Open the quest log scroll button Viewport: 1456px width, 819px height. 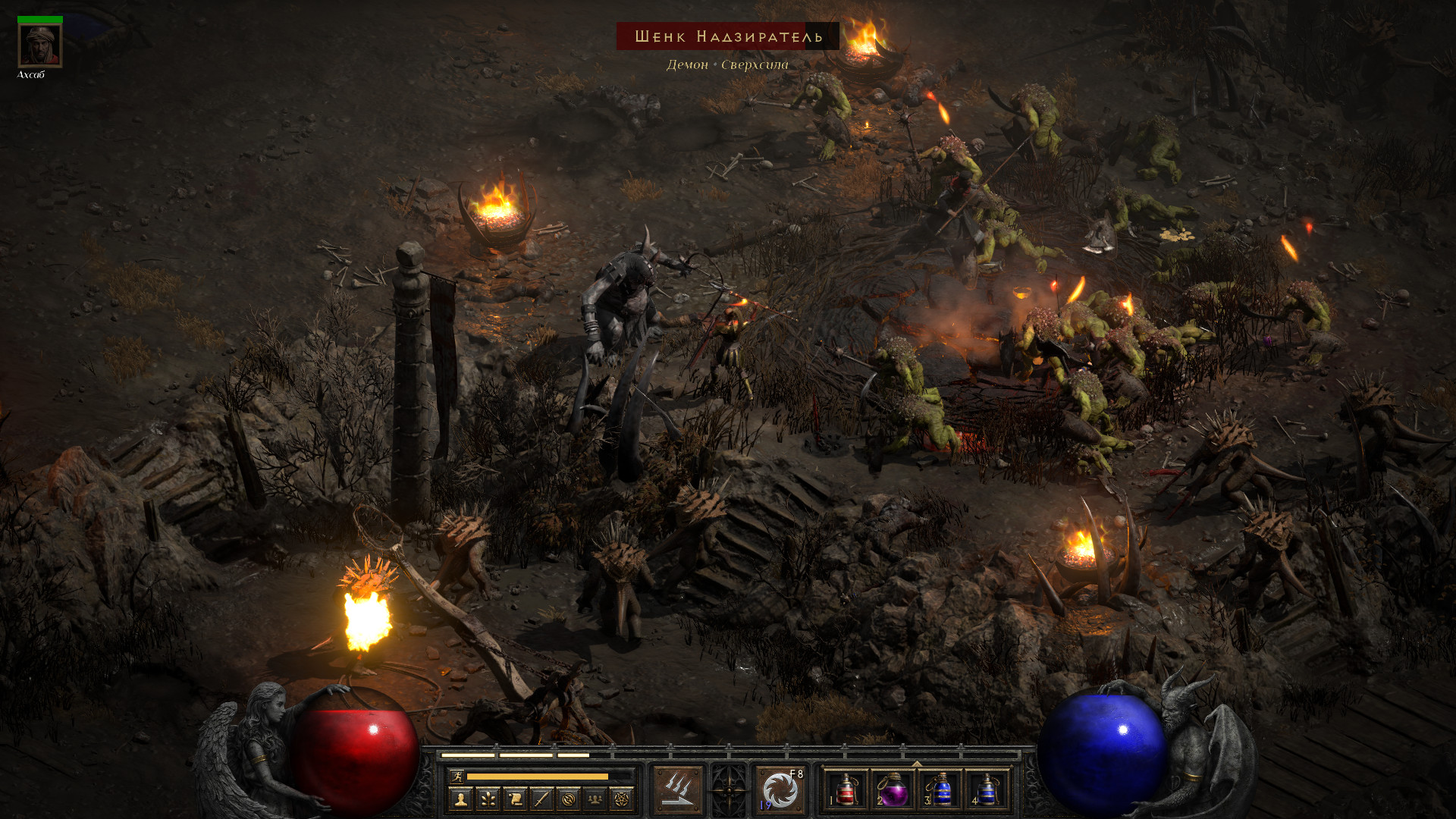click(x=515, y=799)
